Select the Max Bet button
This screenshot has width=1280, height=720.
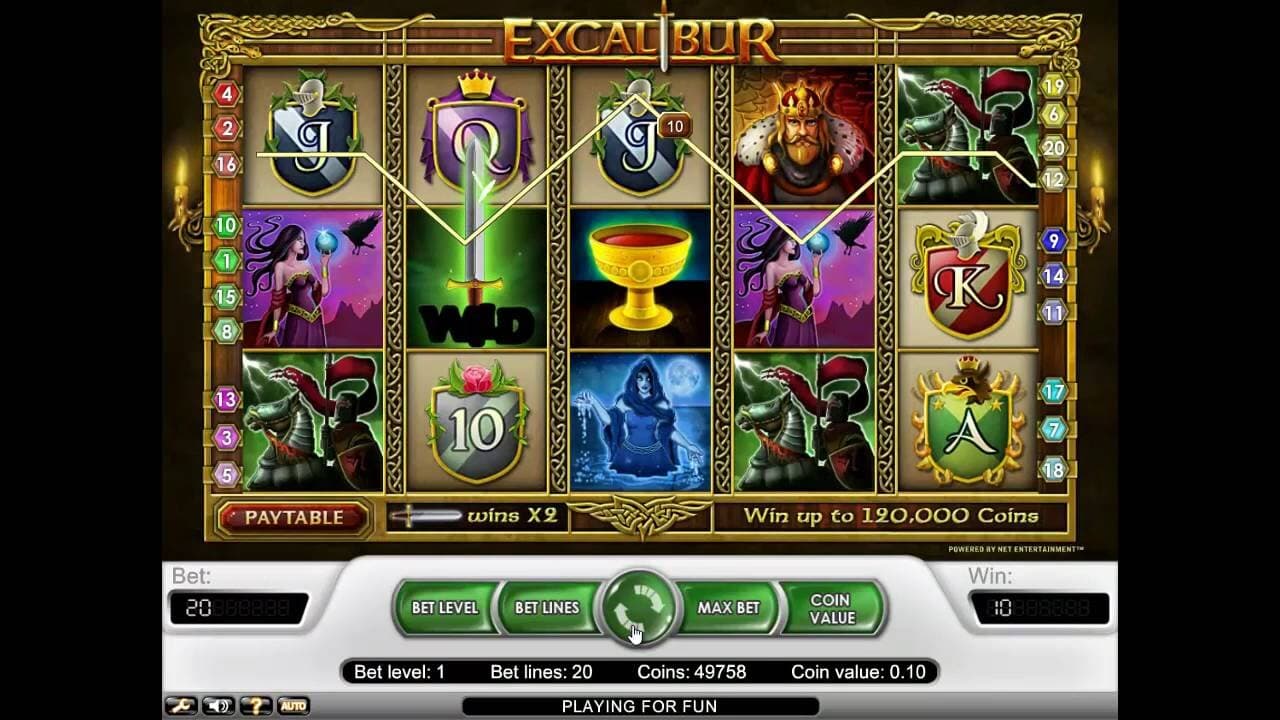tap(728, 608)
